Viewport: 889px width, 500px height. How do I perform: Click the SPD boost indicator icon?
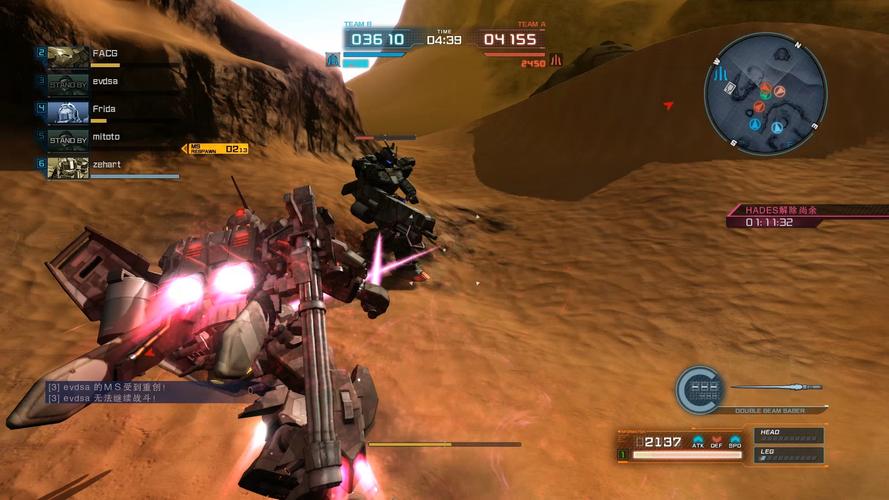[735, 441]
